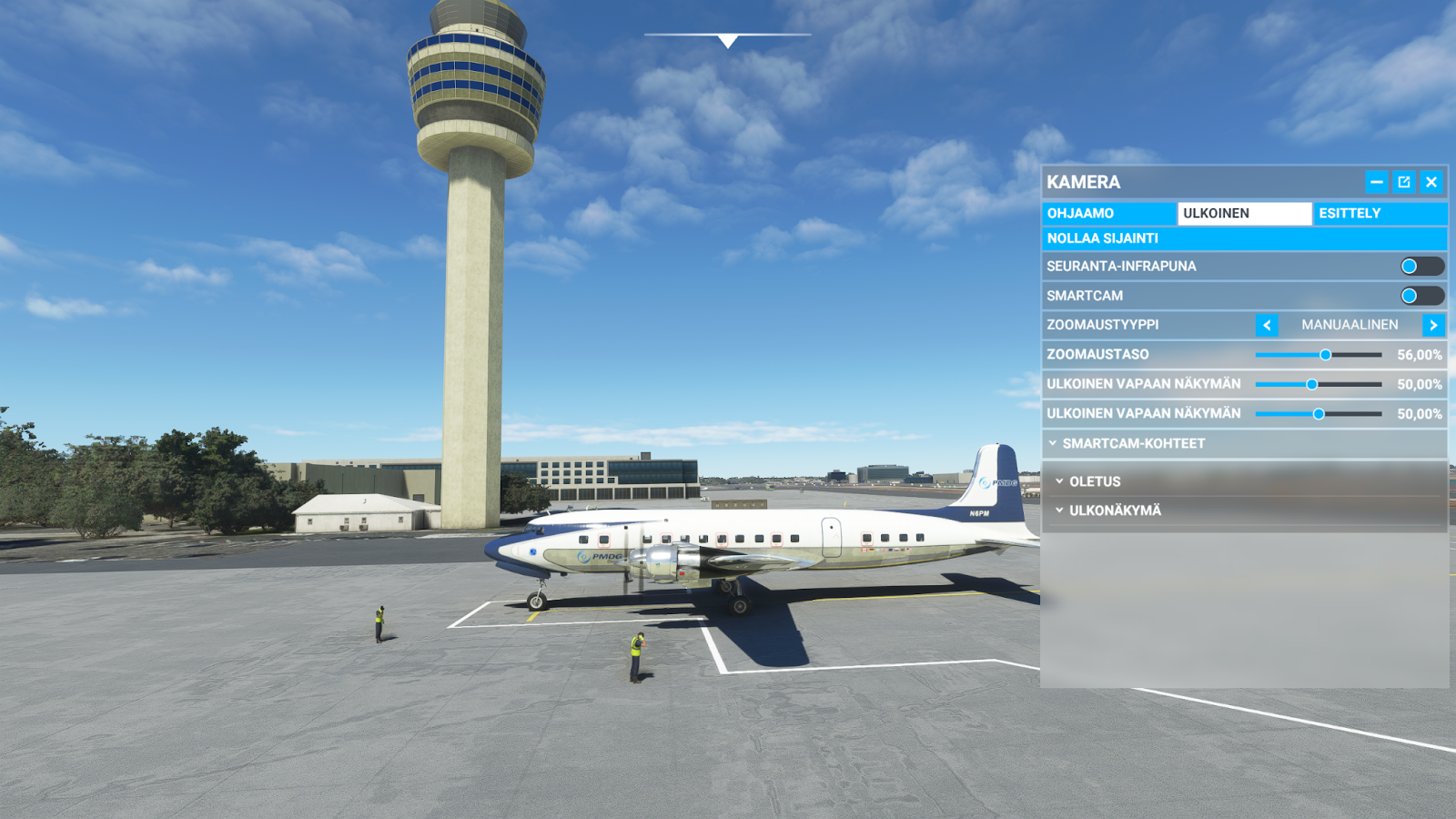This screenshot has width=1456, height=819.
Task: Toggle Seuranta-infrapuna switch
Action: pyautogui.click(x=1421, y=266)
